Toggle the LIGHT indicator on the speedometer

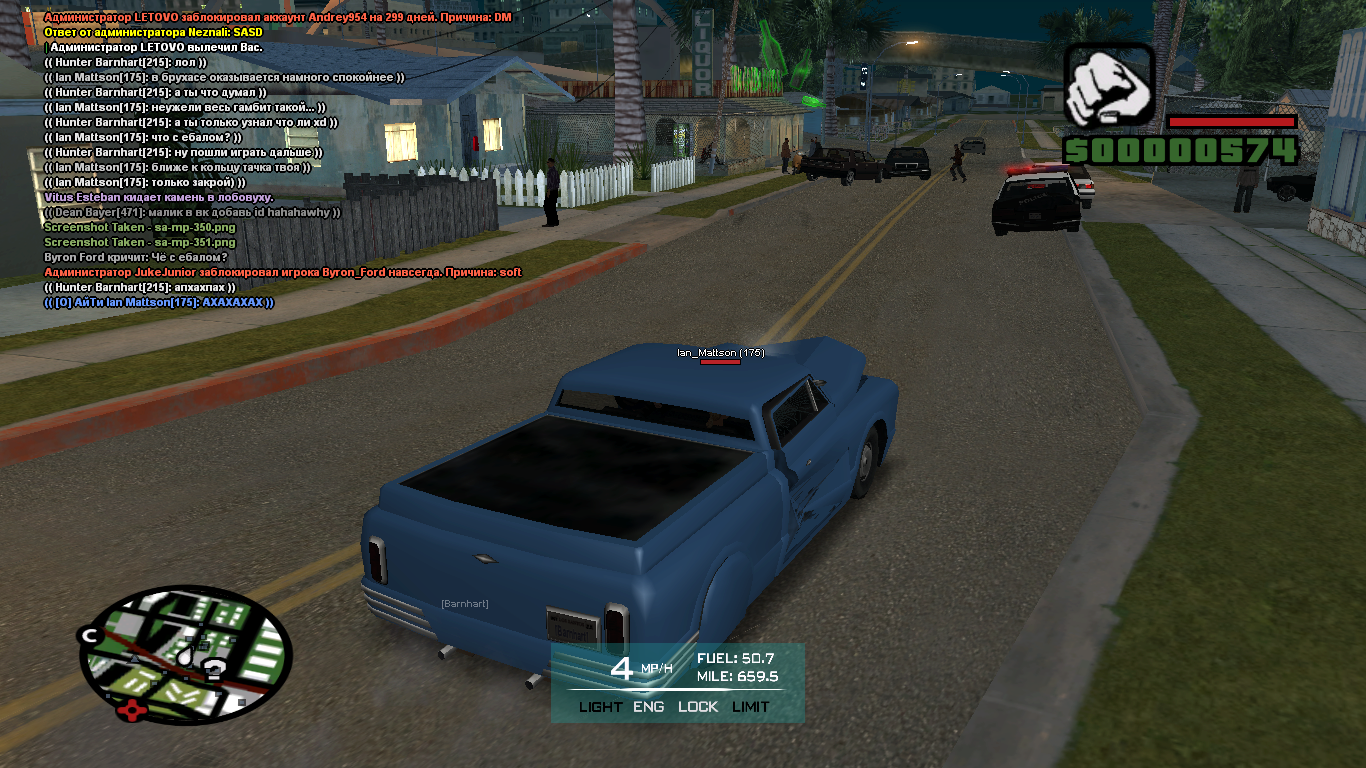[x=600, y=707]
